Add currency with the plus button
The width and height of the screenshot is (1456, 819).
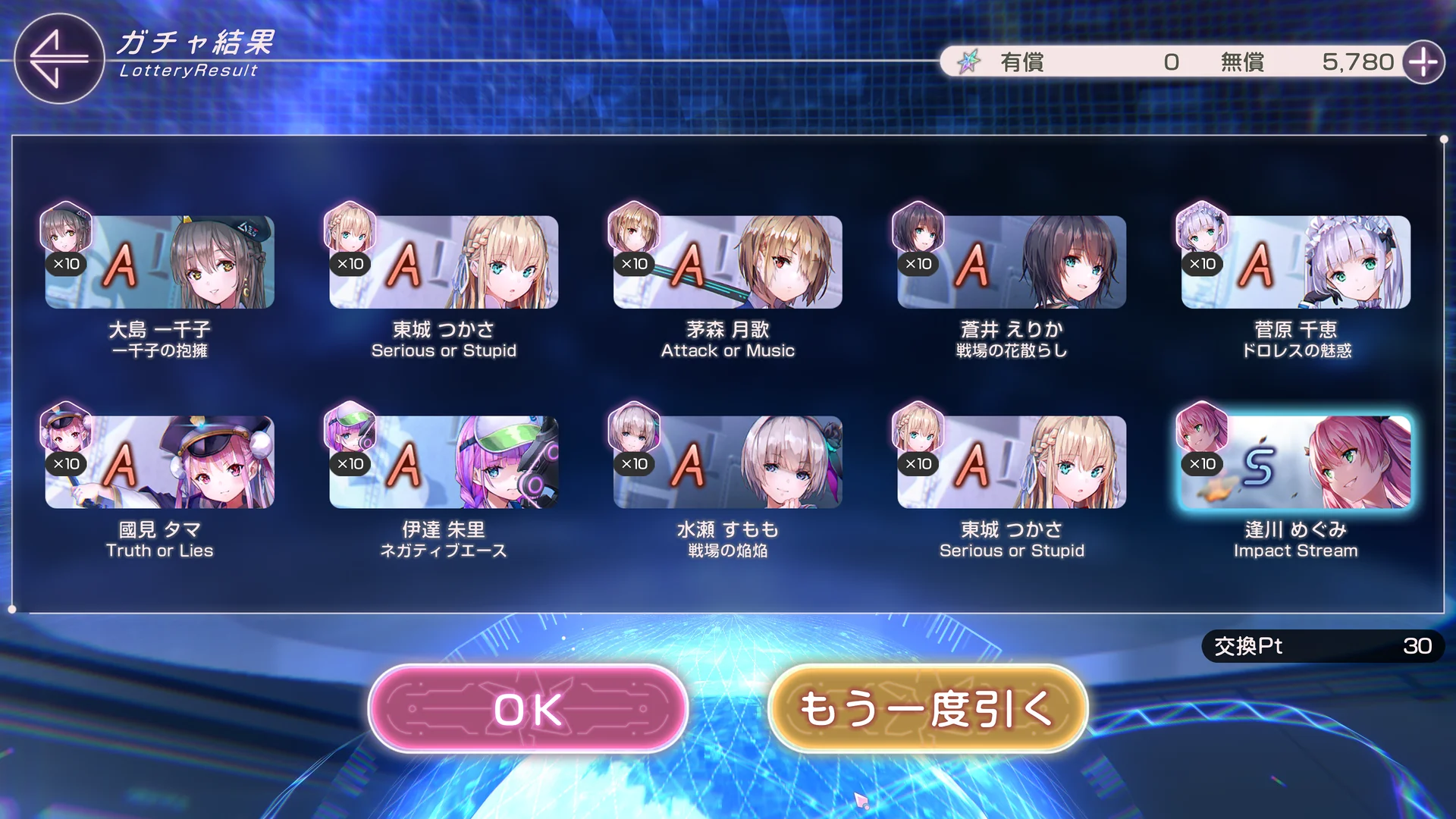(x=1423, y=62)
